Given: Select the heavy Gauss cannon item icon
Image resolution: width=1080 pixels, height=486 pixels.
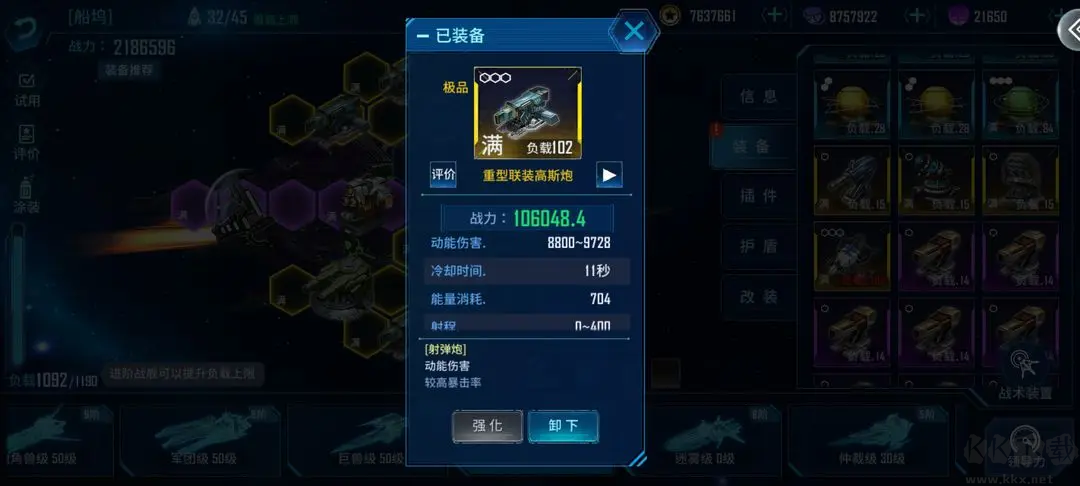Looking at the screenshot, I should click(x=527, y=114).
